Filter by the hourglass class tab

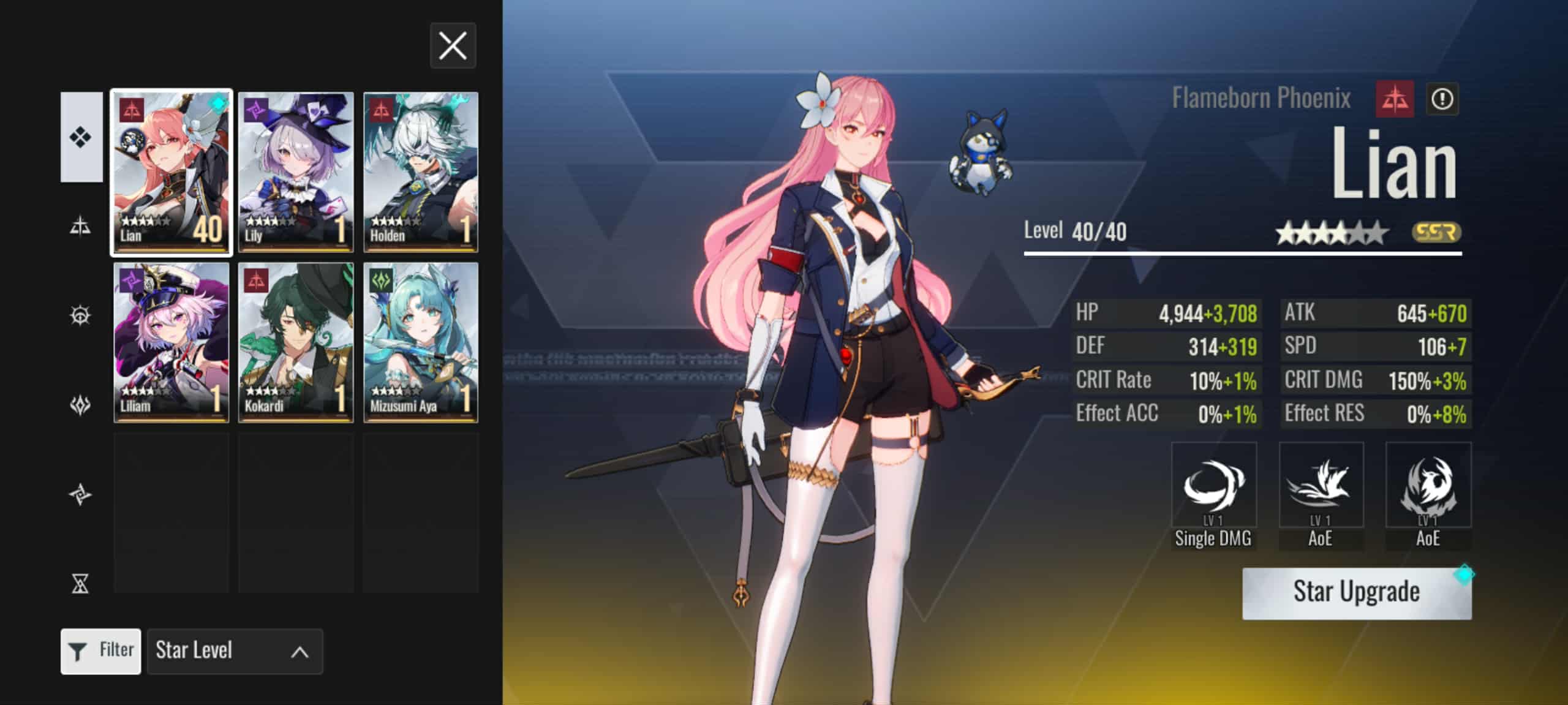click(81, 583)
